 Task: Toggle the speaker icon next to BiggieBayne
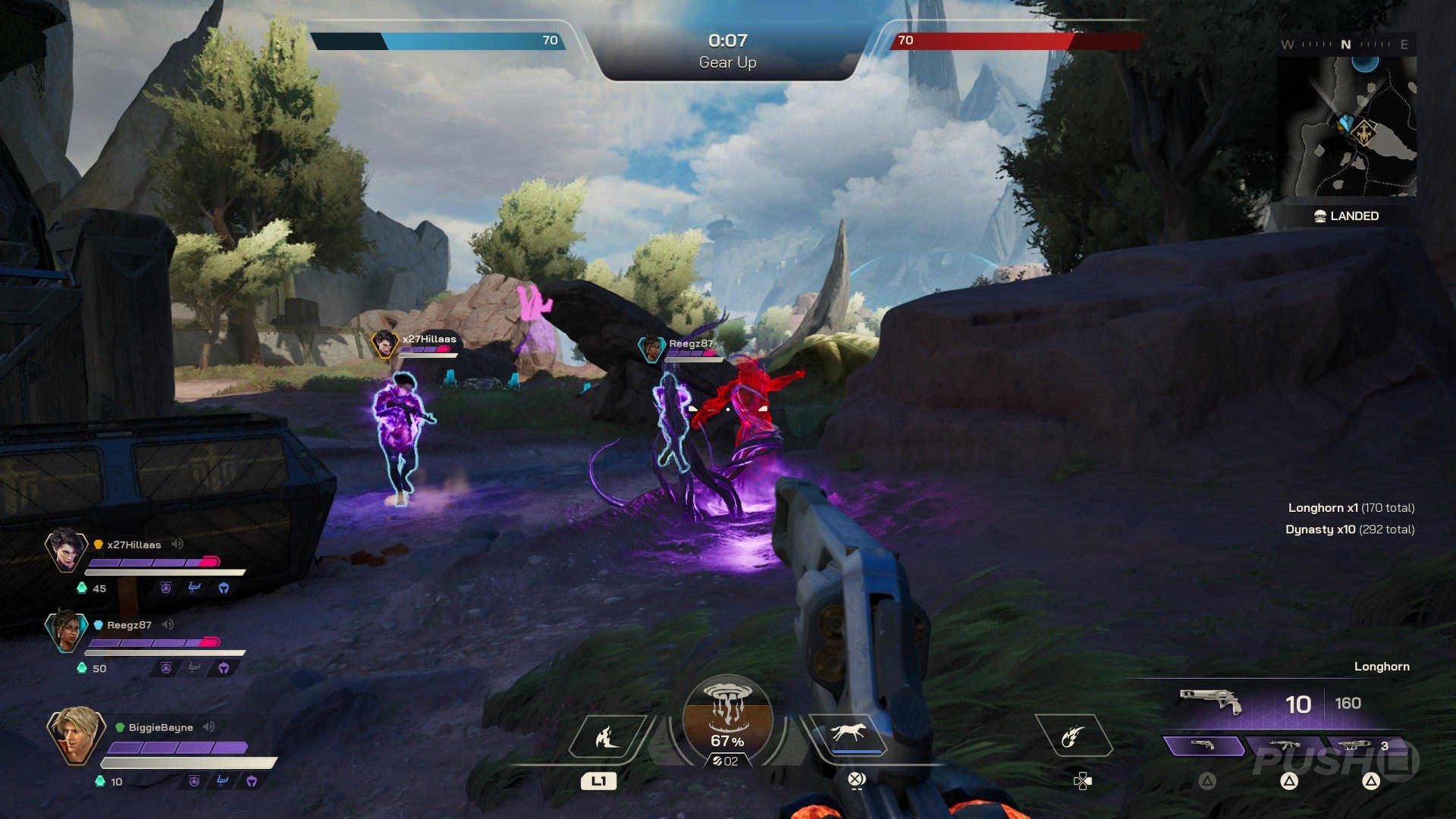pyautogui.click(x=209, y=726)
